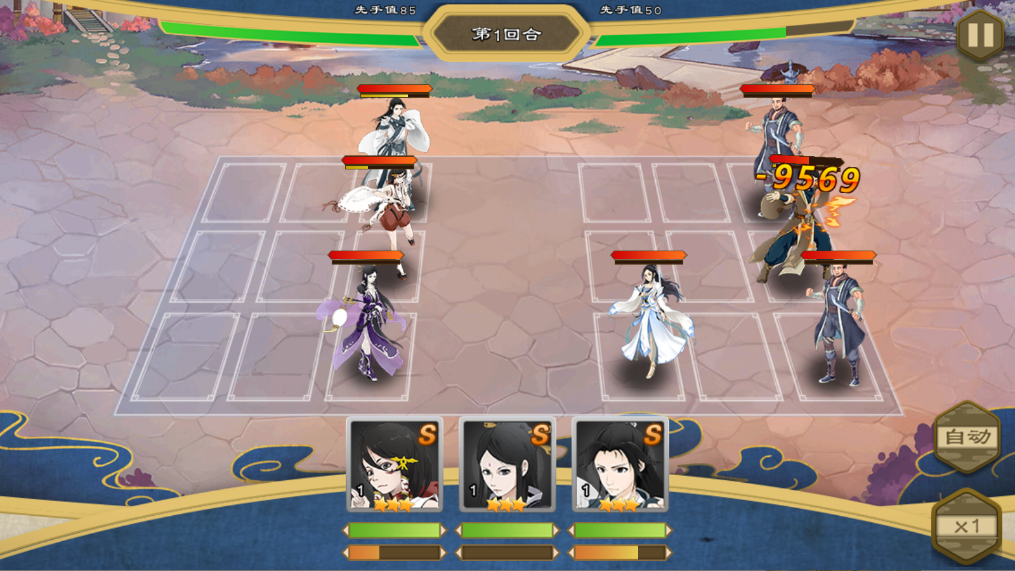Toggle auto battle with the 自动 button

point(967,437)
